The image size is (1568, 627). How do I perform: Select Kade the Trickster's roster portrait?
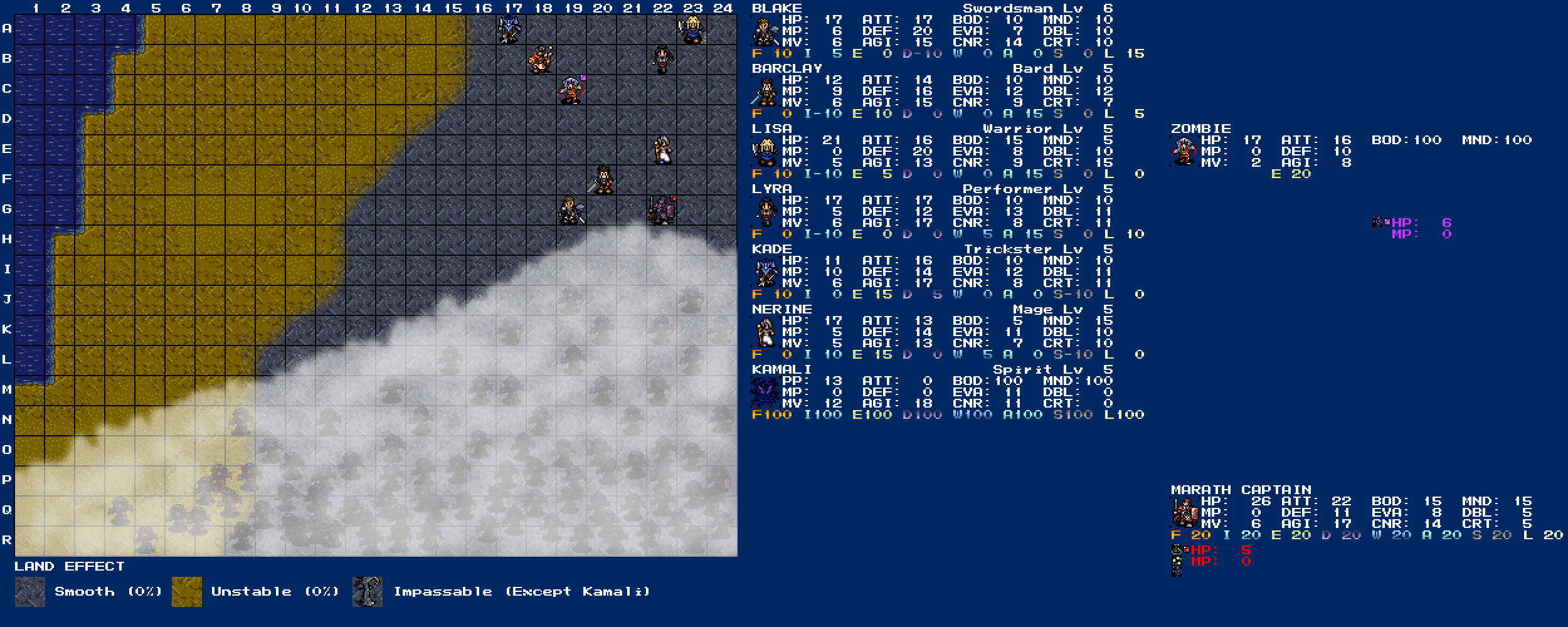point(765,271)
